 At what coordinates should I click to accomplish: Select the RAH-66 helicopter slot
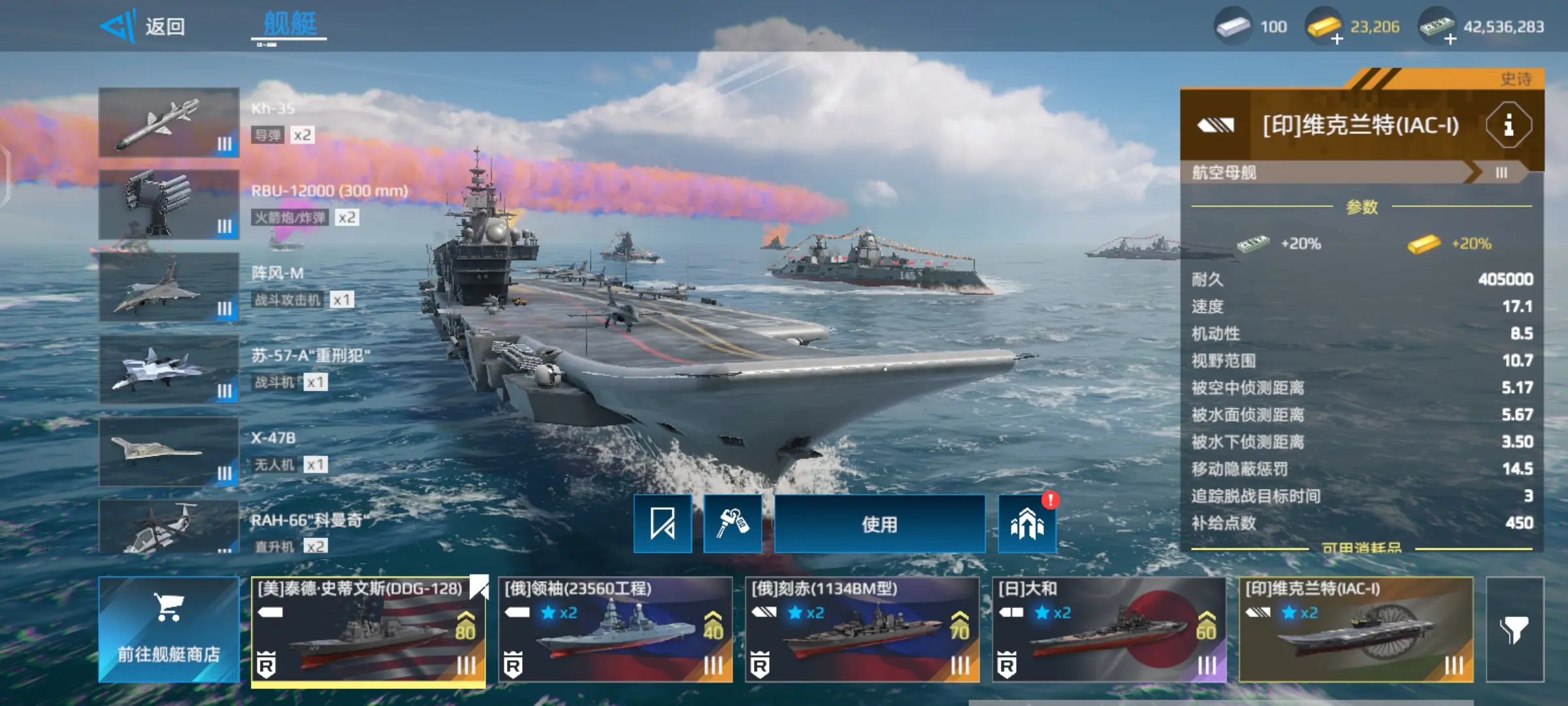169,527
